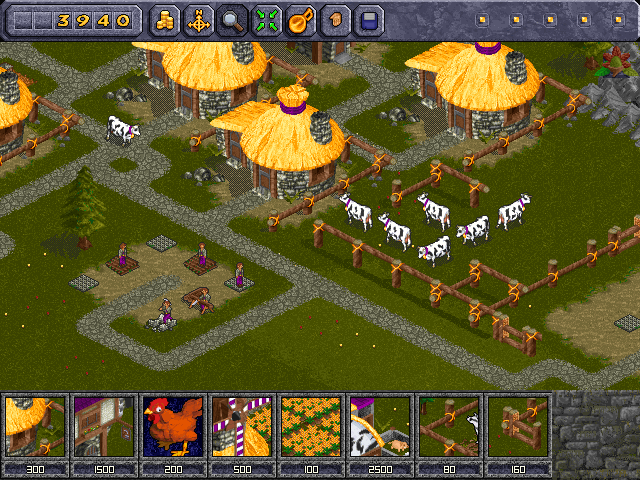Screen dimensions: 640x480
Task: Open the lute music options
Action: [301, 19]
